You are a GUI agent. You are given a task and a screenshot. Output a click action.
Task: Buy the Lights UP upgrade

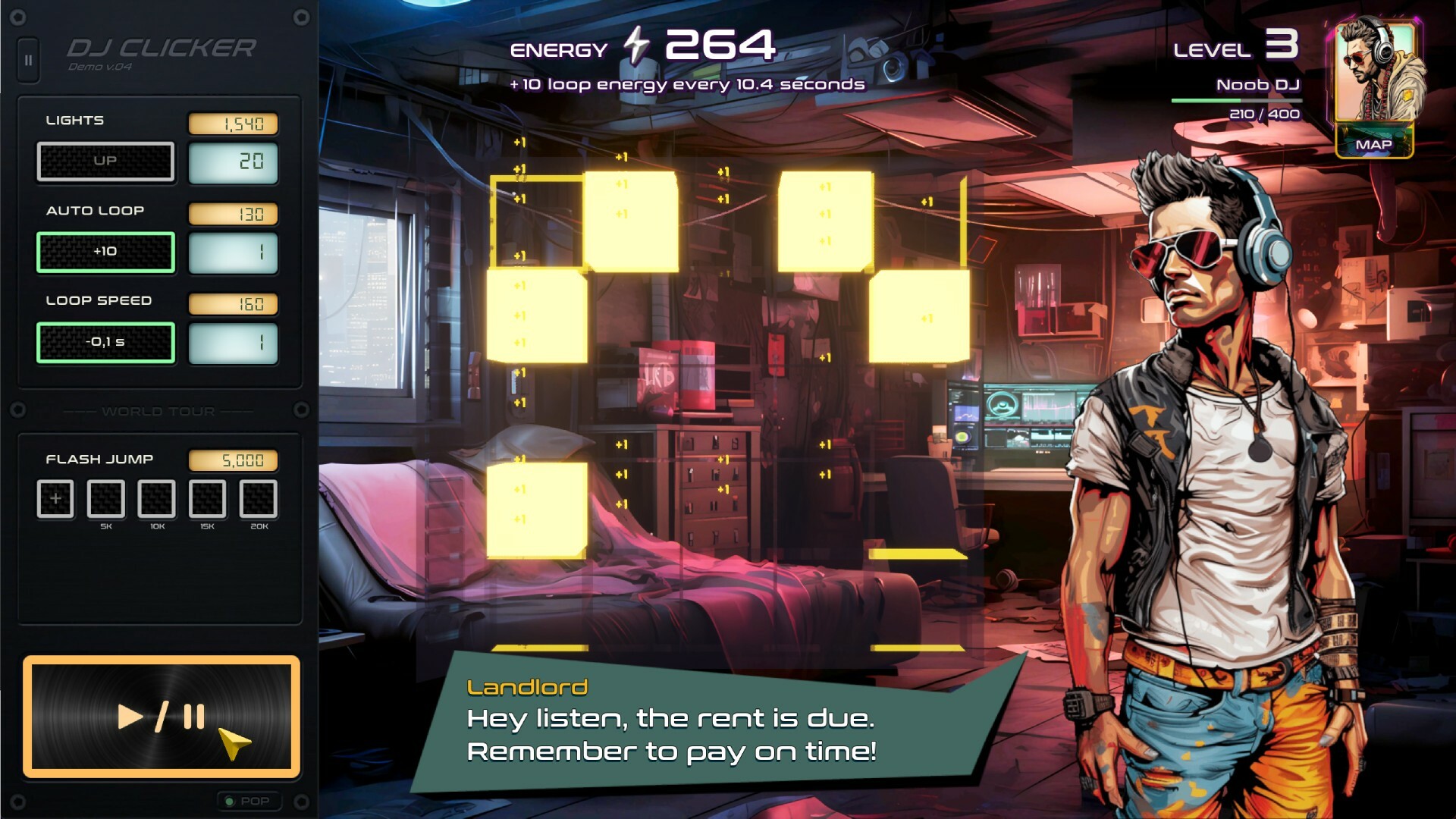coord(105,162)
